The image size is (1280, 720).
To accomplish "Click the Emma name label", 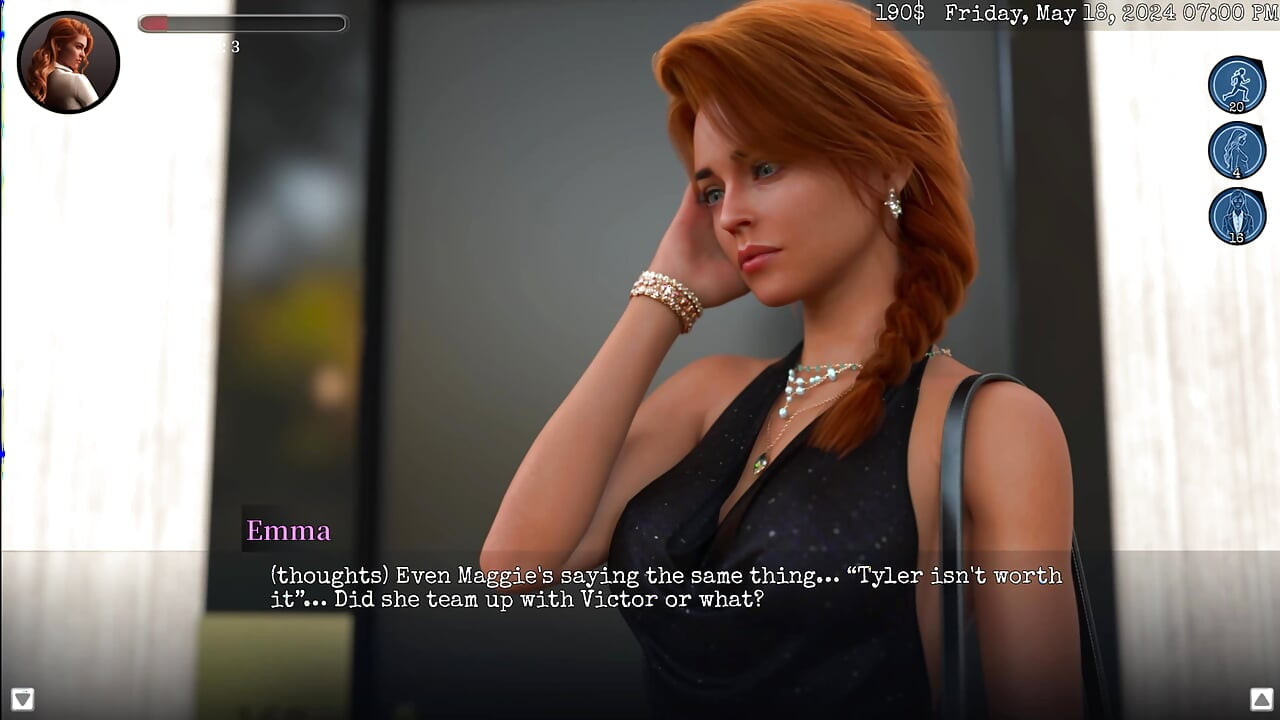I will click(289, 531).
